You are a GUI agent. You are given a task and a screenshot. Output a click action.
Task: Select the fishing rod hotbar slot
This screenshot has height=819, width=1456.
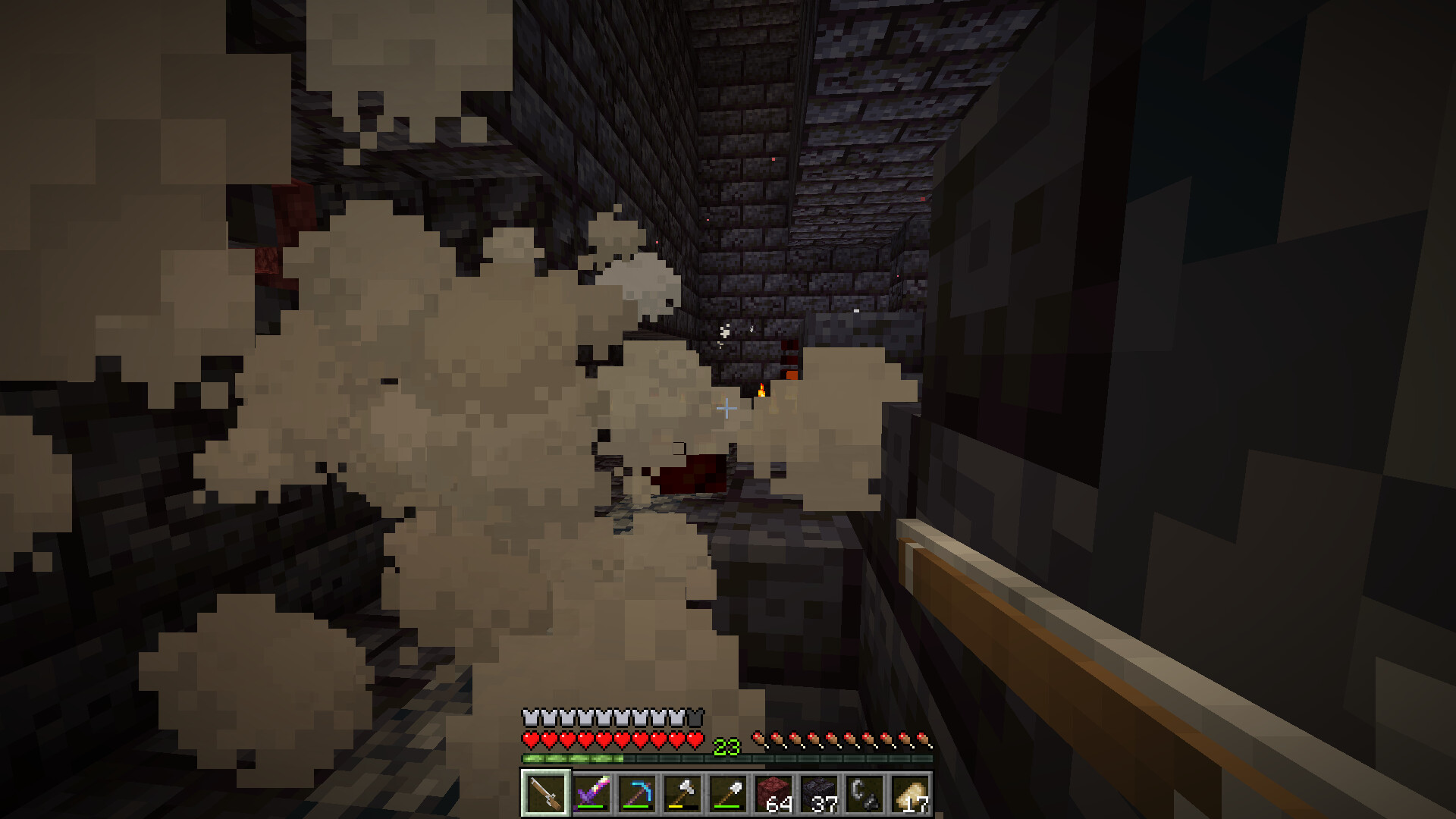544,793
